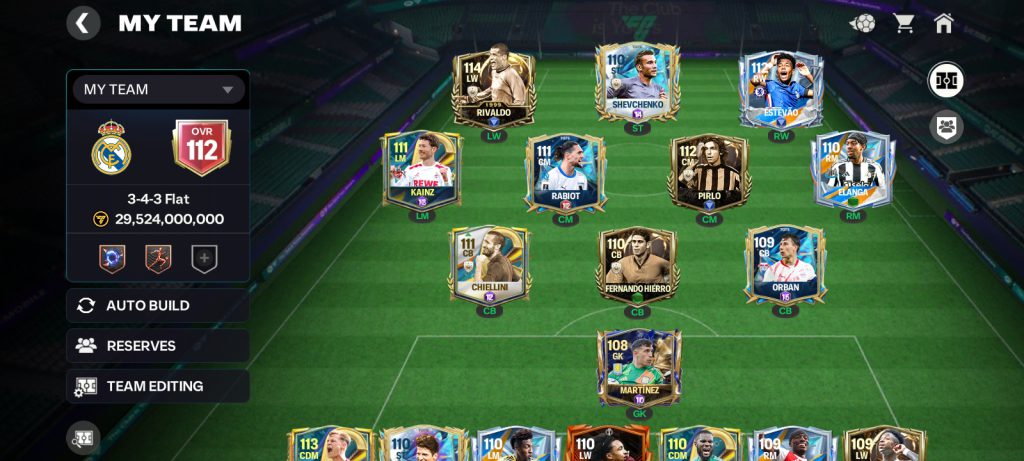Click the empty plus perk slot
1024x461 pixels.
204,259
